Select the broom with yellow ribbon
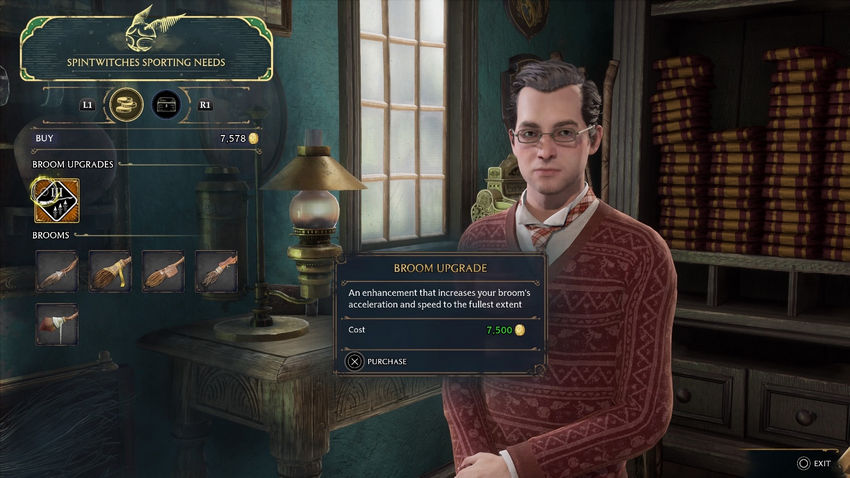The height and width of the screenshot is (478, 850). 110,271
